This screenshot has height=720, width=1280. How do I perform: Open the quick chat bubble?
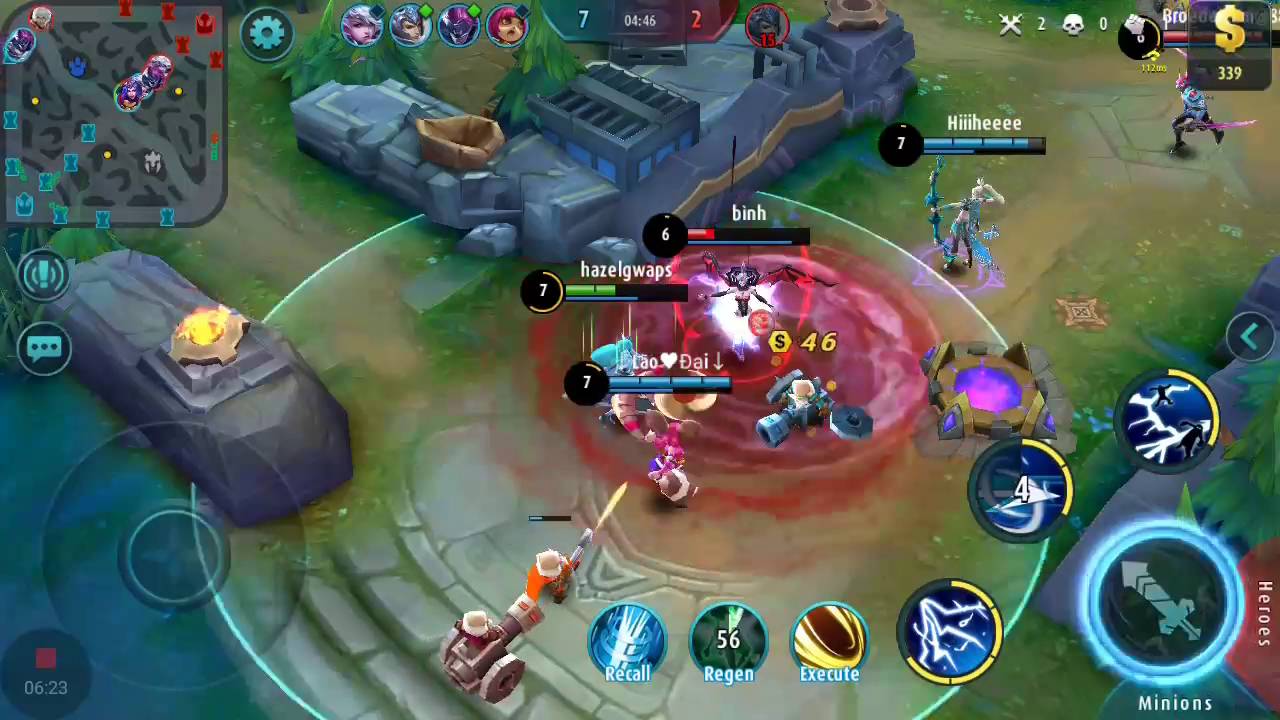(x=45, y=349)
